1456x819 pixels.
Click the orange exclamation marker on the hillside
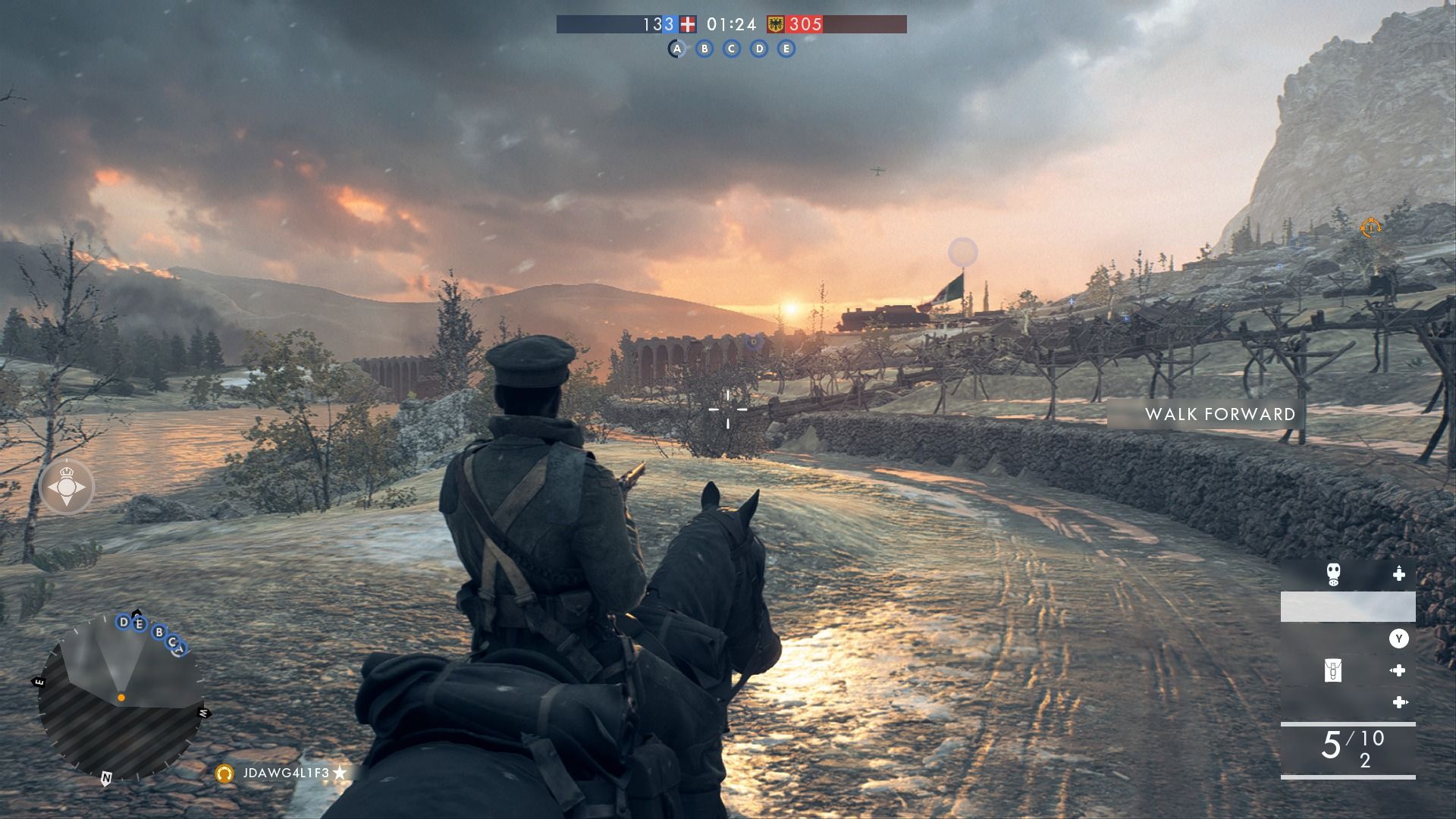click(1370, 227)
